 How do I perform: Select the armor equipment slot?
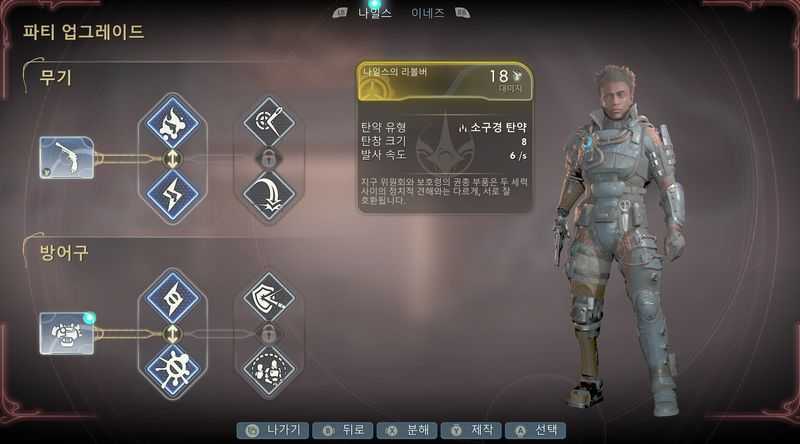pos(67,332)
